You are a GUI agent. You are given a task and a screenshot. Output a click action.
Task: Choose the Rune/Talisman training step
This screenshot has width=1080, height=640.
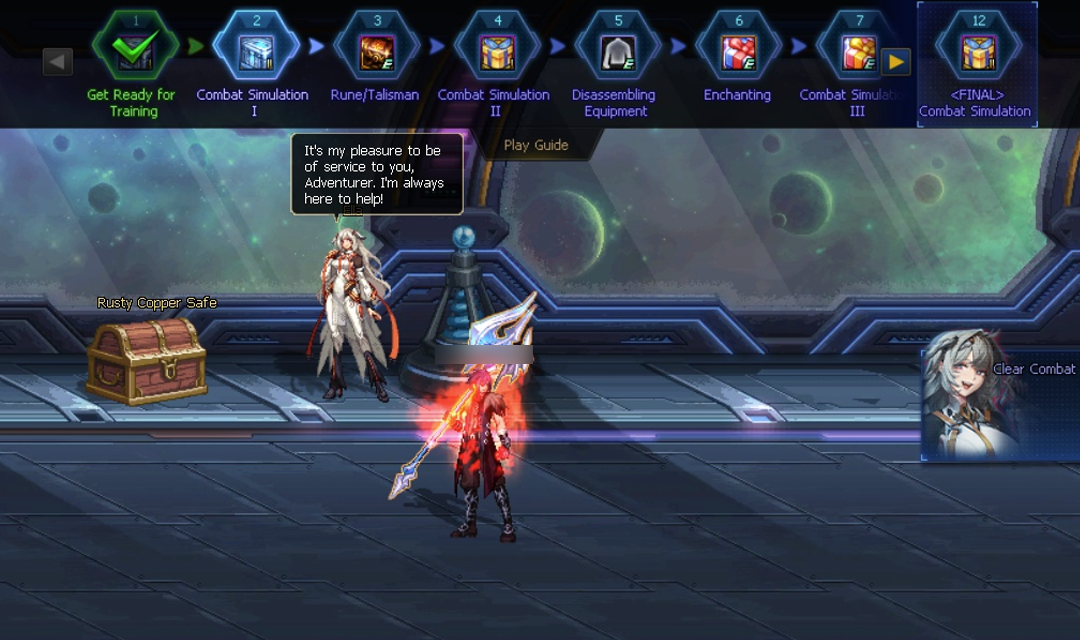pos(376,51)
